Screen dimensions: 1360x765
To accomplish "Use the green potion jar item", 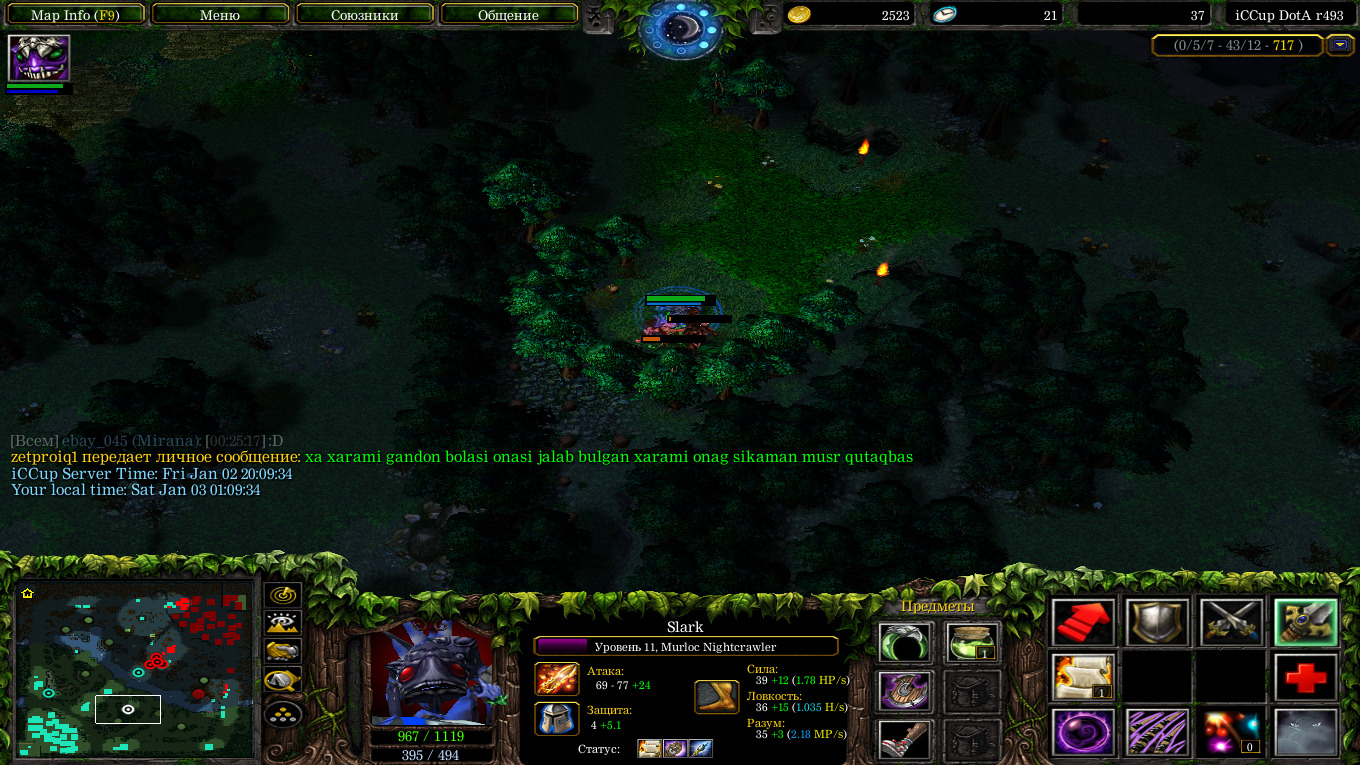I will pos(973,642).
